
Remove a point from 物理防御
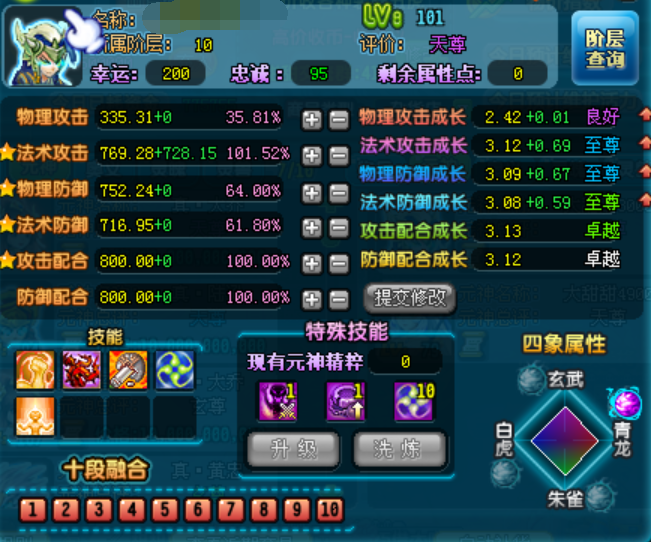click(339, 191)
